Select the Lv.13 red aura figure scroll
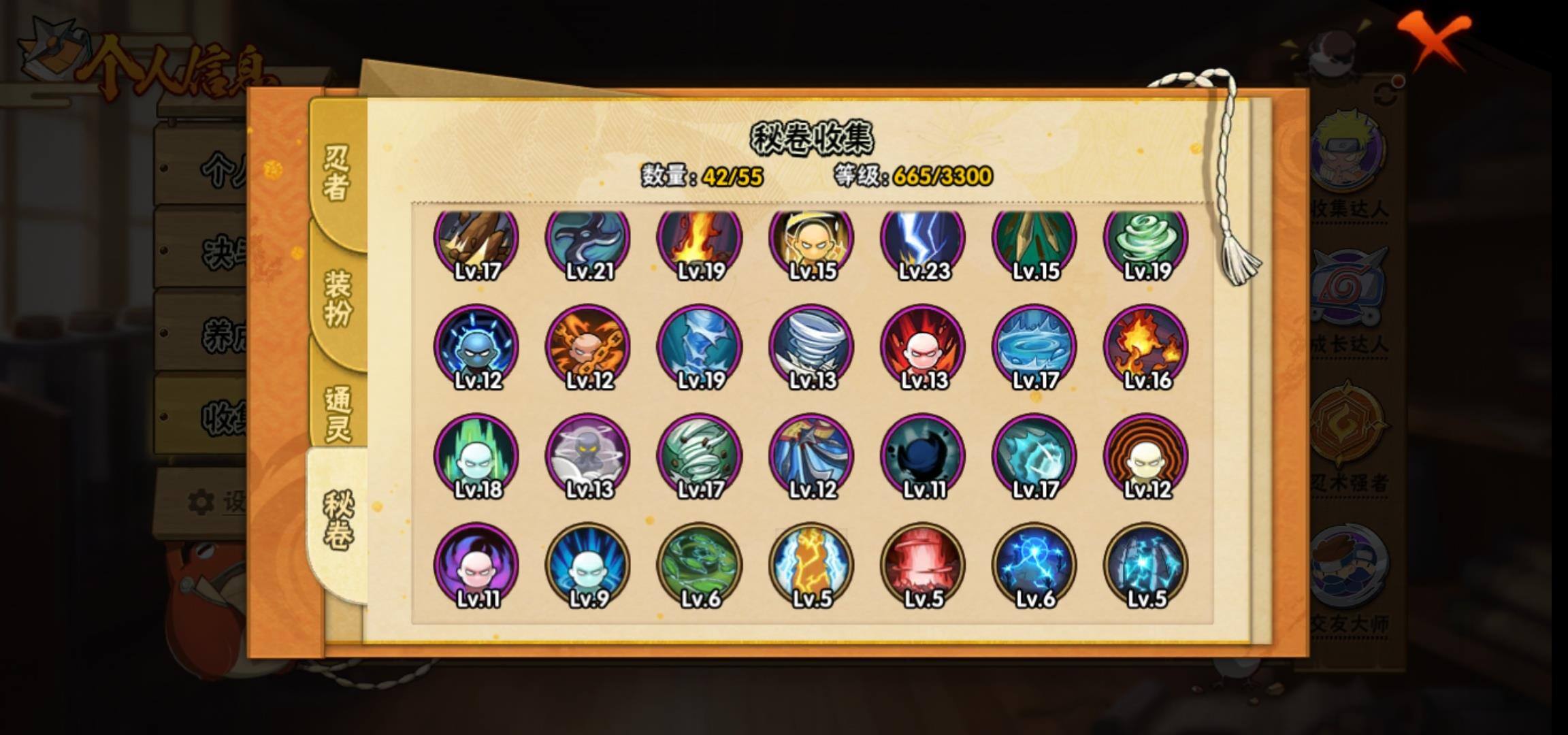The height and width of the screenshot is (735, 1568). (923, 347)
